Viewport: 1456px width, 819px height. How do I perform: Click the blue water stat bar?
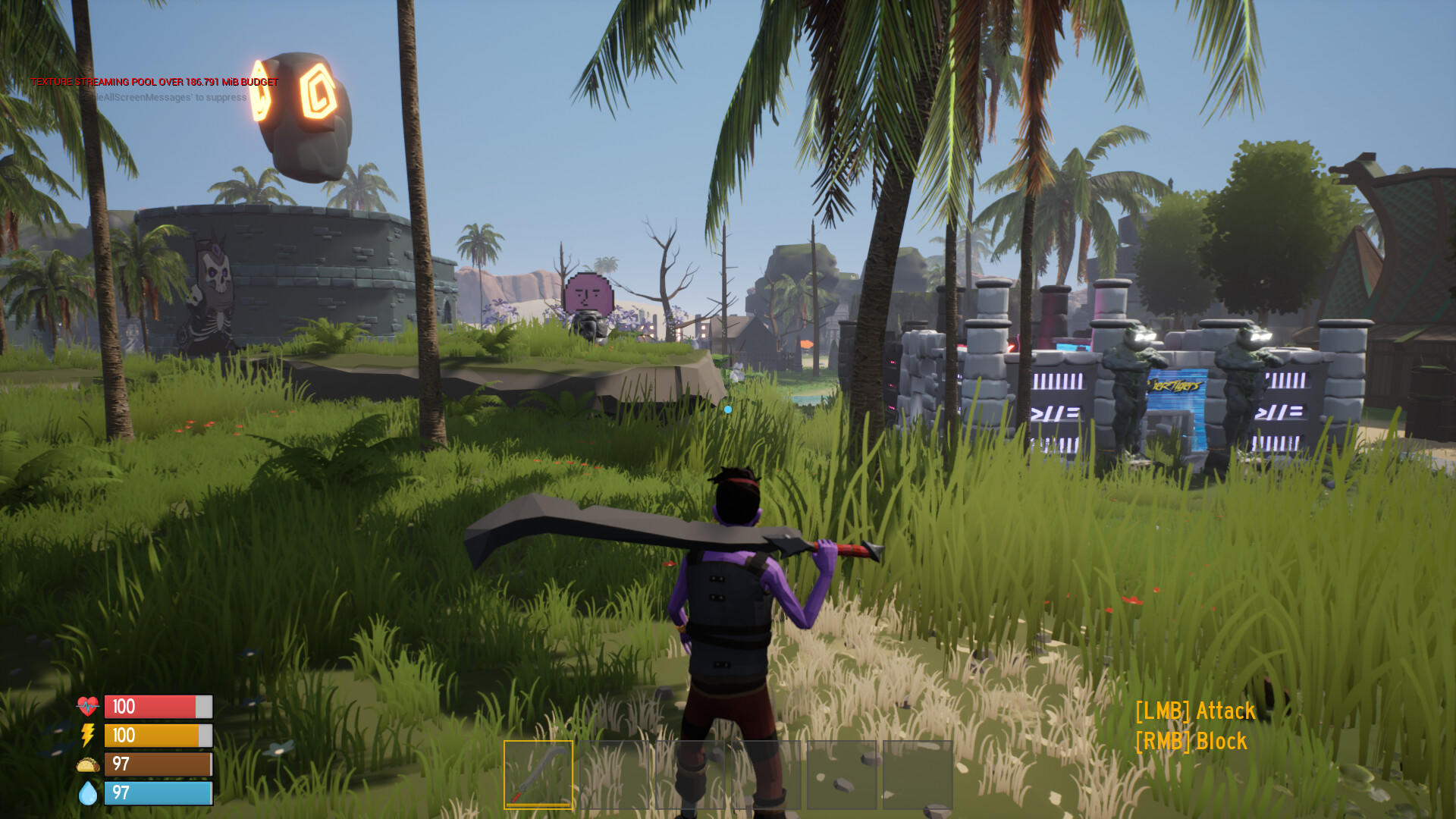click(155, 794)
